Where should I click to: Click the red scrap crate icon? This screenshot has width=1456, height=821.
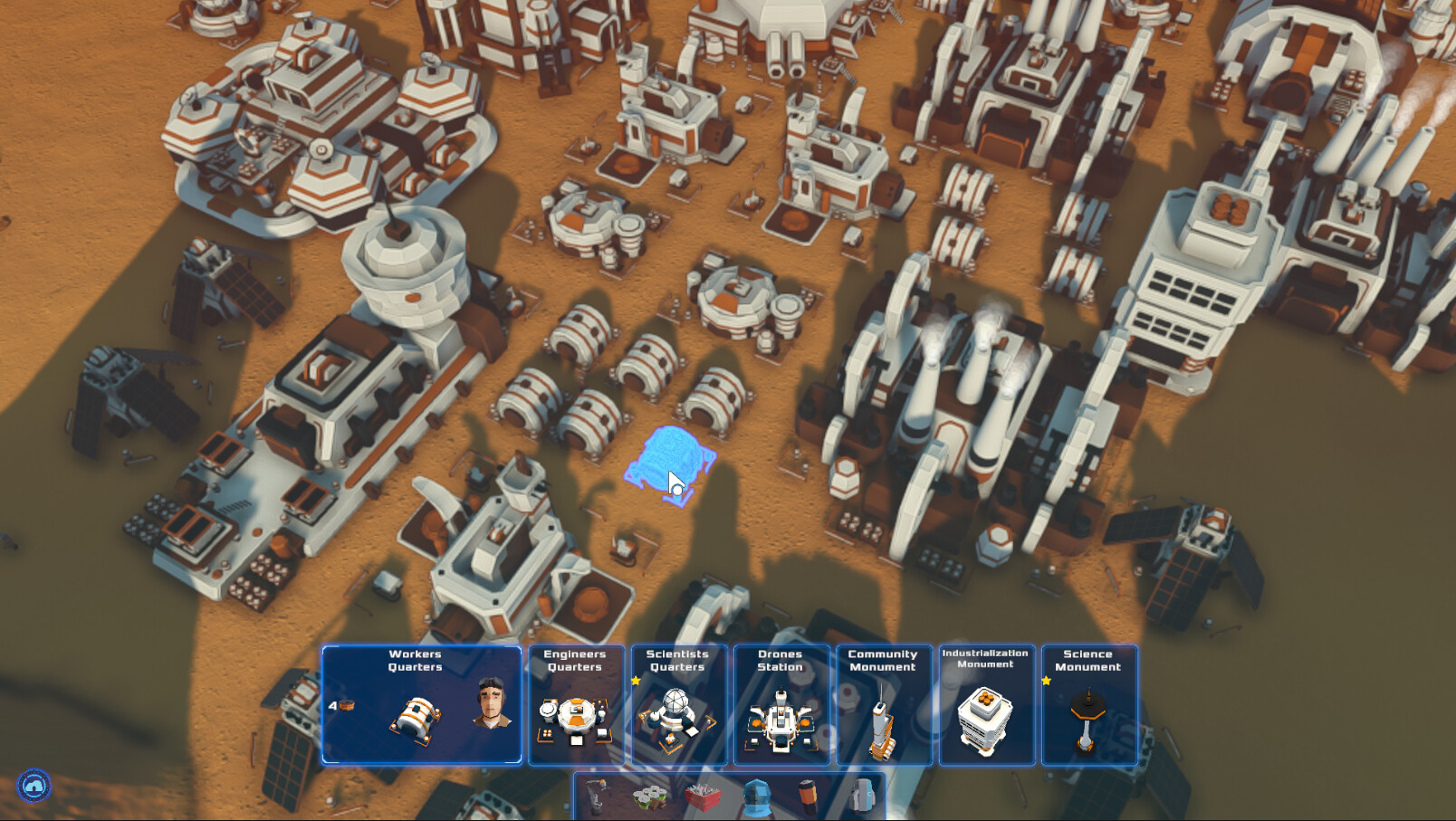[x=702, y=797]
